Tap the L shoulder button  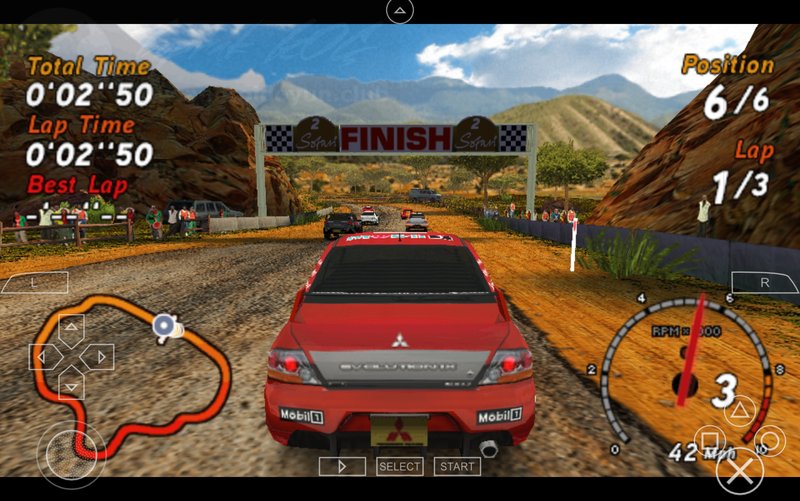point(34,283)
